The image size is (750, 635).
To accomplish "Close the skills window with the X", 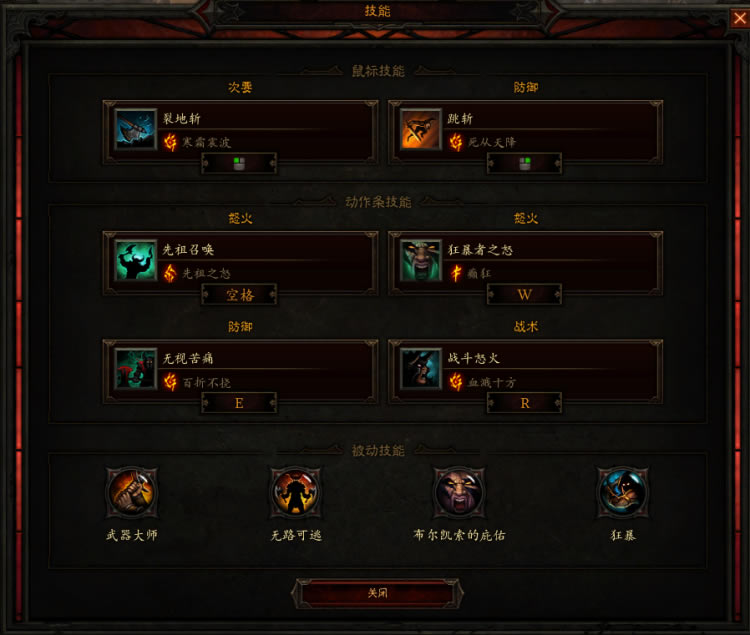I will (x=739, y=17).
